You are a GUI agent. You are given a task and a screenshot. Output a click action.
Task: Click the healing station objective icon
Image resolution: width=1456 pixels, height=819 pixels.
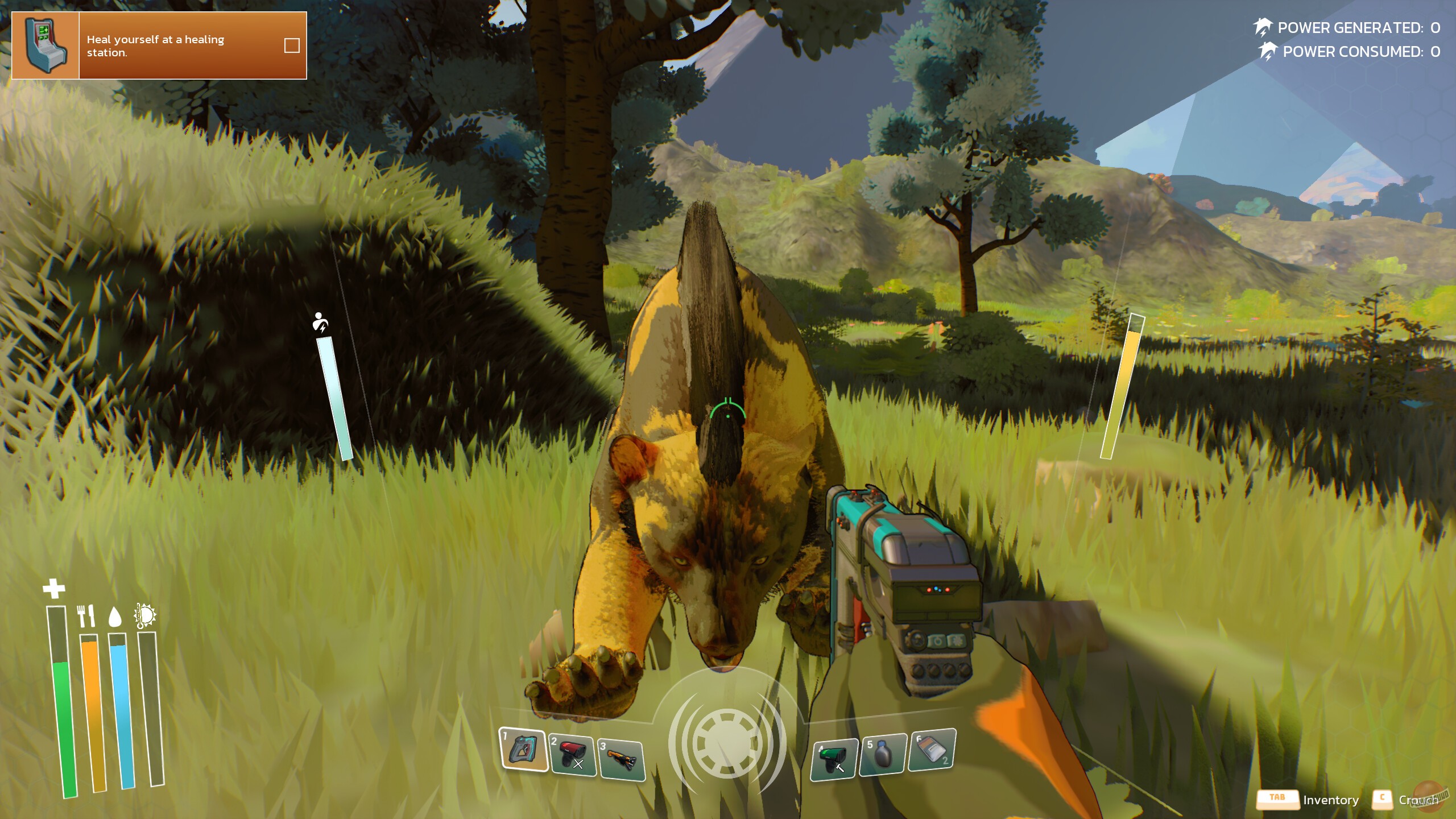pyautogui.click(x=45, y=45)
